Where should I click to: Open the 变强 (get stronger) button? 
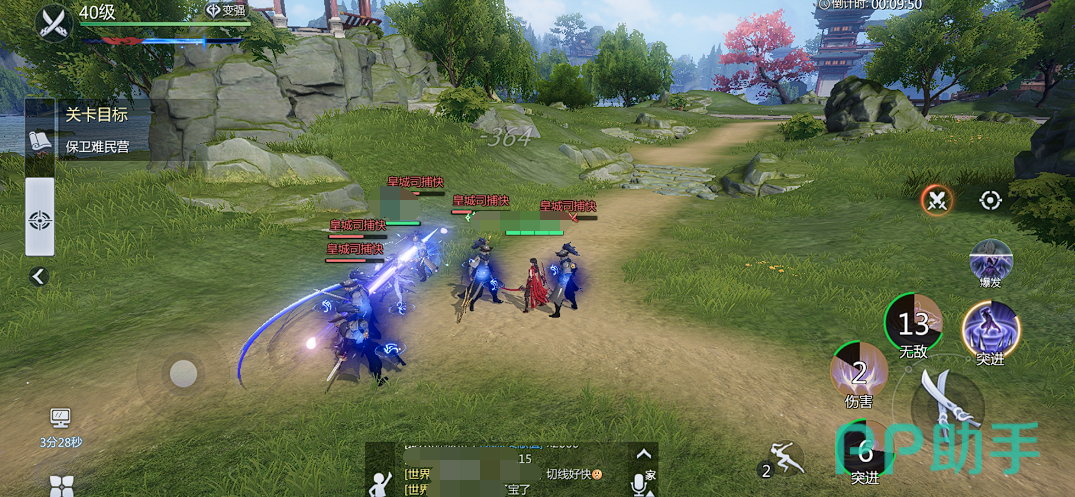tap(226, 10)
